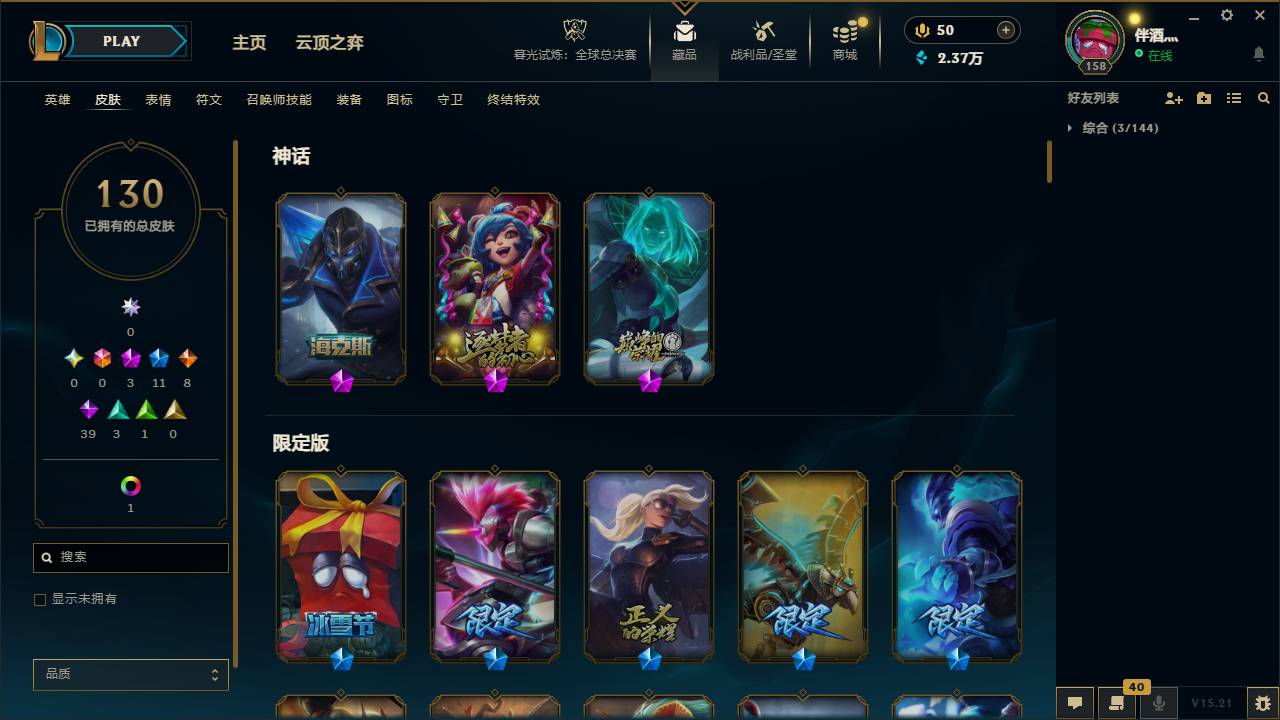This screenshot has height=720, width=1280.
Task: Click the 搜索 search input field
Action: tap(130, 557)
